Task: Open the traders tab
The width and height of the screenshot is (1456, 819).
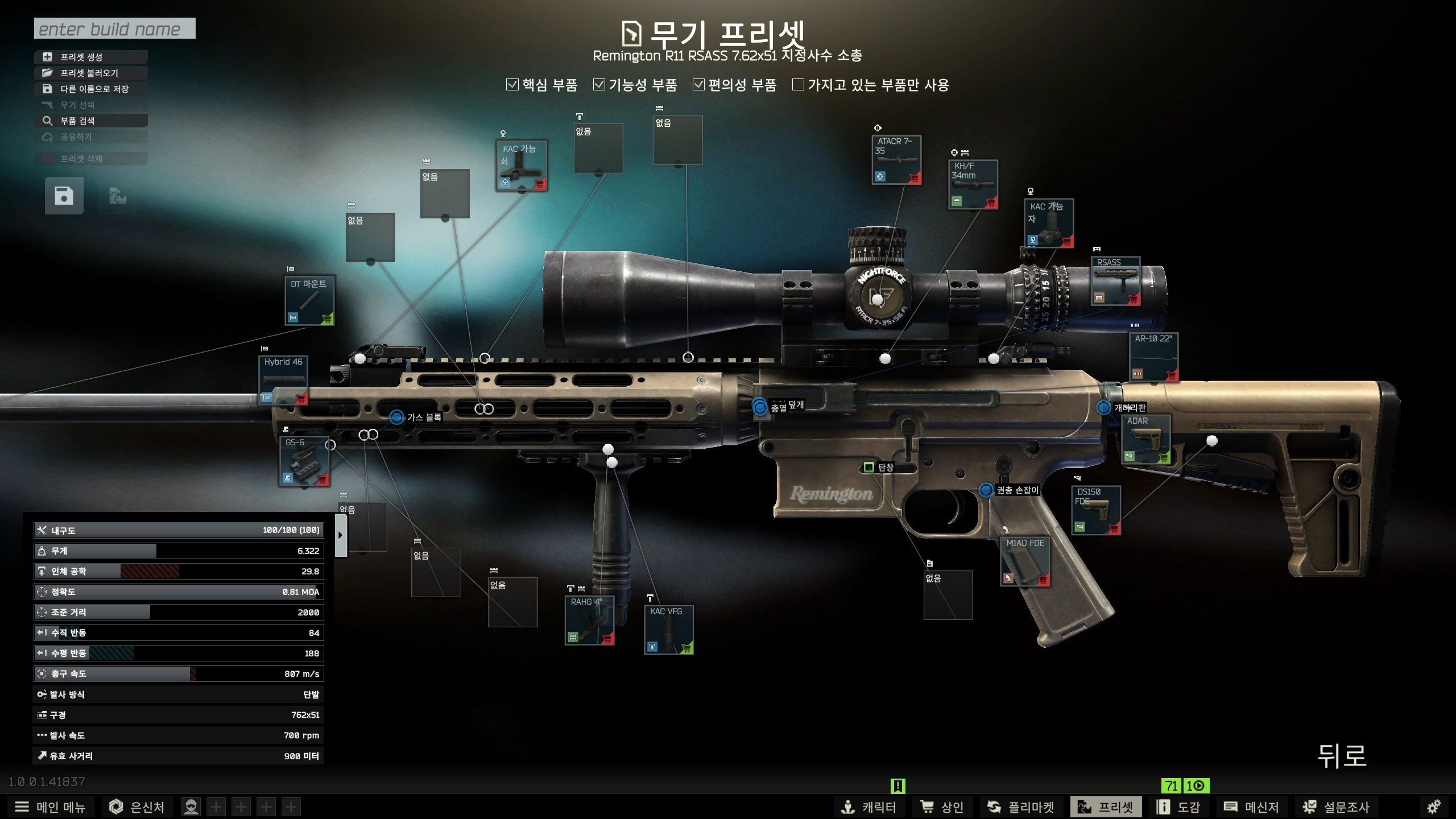Action: [942, 806]
